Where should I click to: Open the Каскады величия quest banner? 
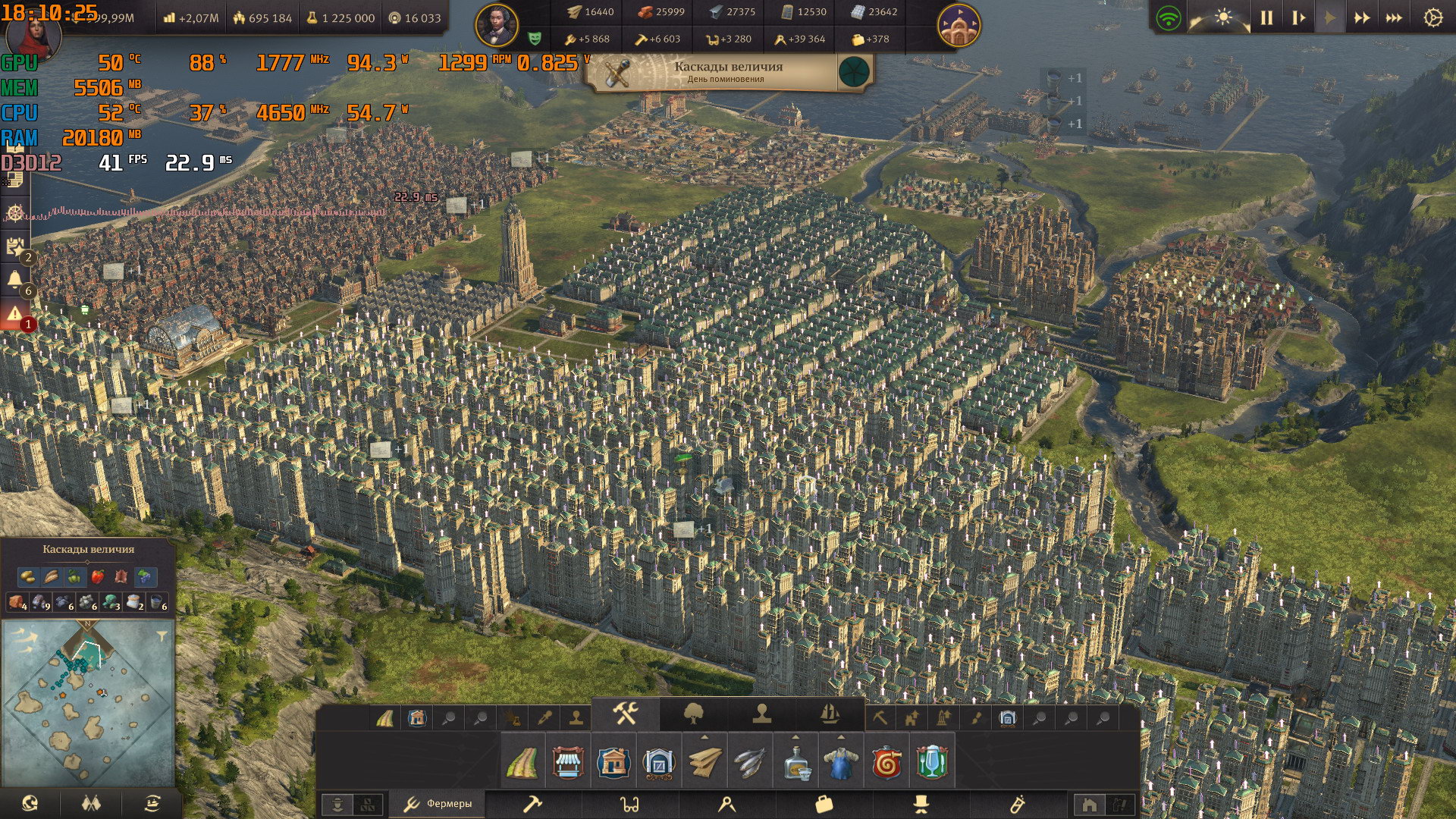pyautogui.click(x=728, y=72)
